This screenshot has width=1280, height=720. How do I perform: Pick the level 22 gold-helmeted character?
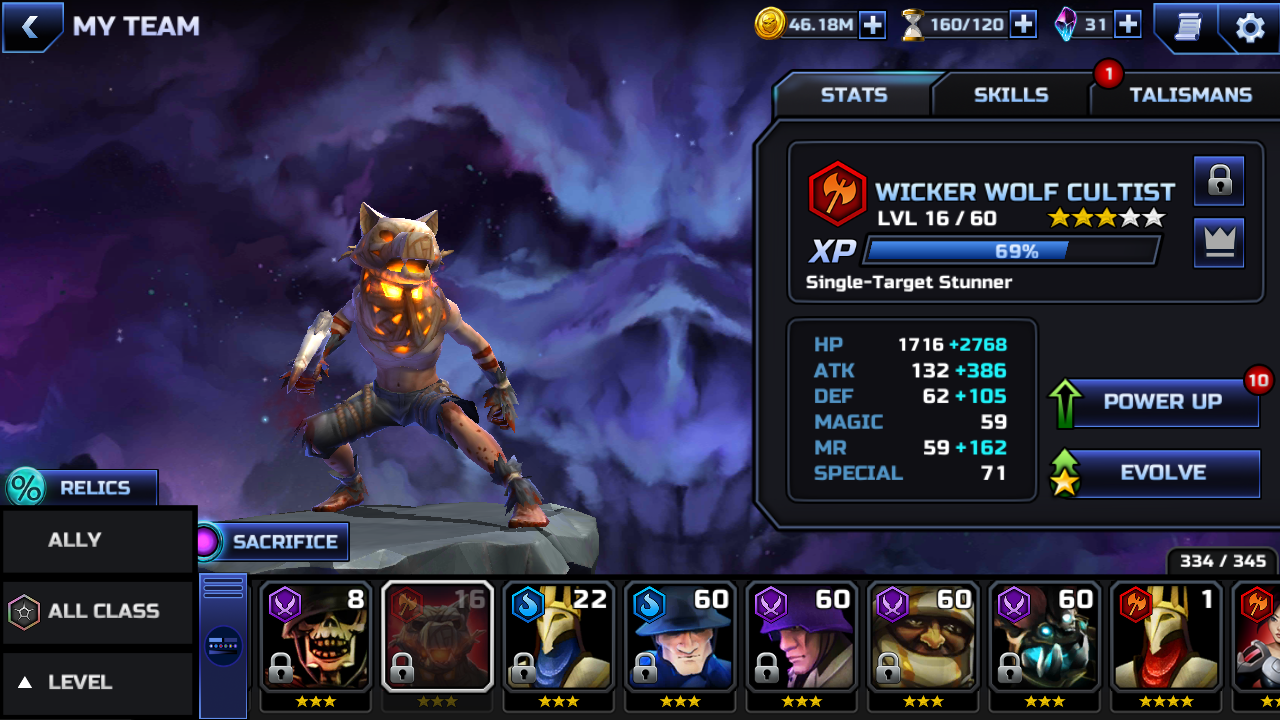(x=558, y=636)
